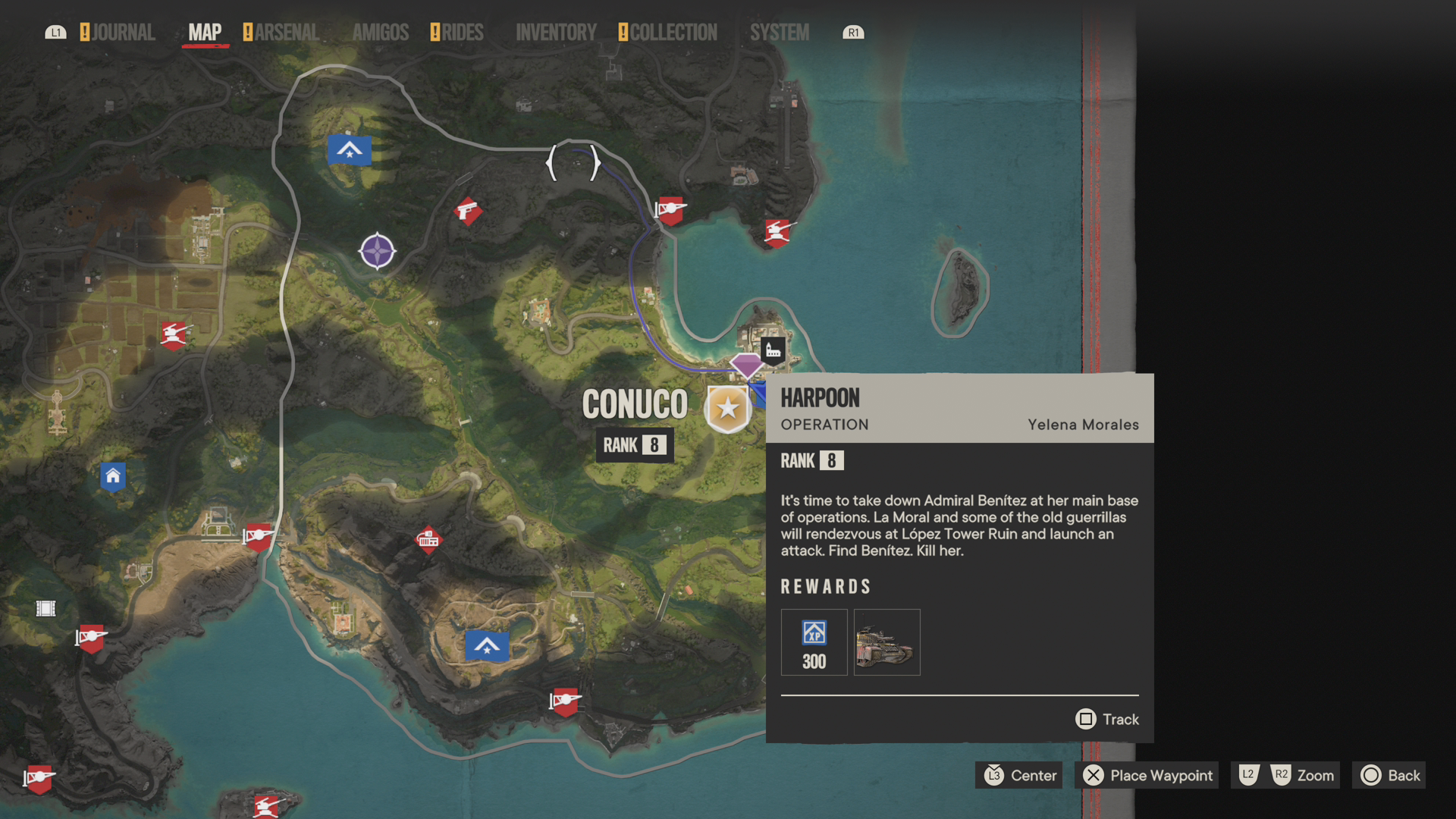The width and height of the screenshot is (1456, 819).
Task: Switch to the ARSENAL tab
Action: pos(287,32)
